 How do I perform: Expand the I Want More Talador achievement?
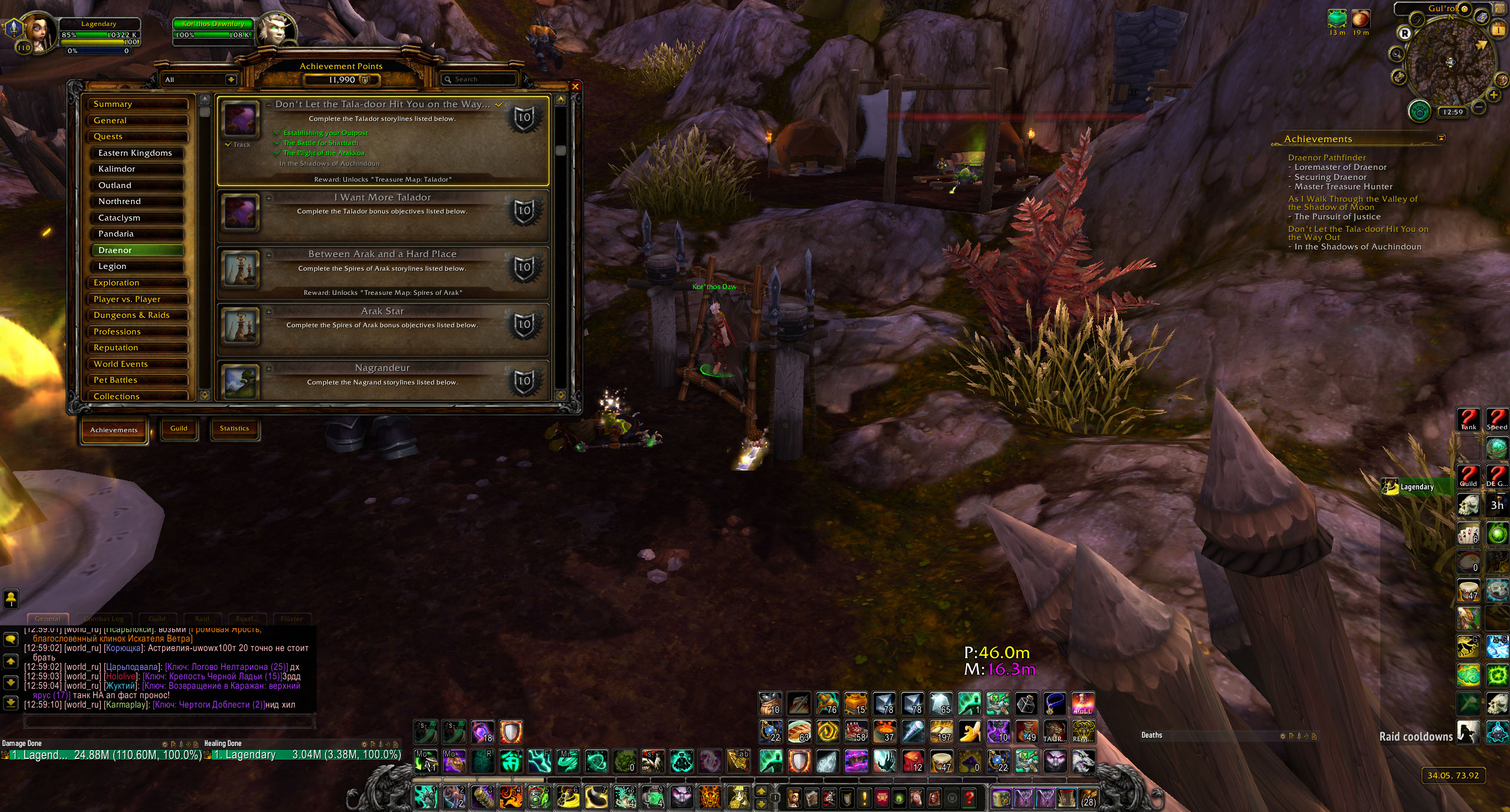point(269,198)
